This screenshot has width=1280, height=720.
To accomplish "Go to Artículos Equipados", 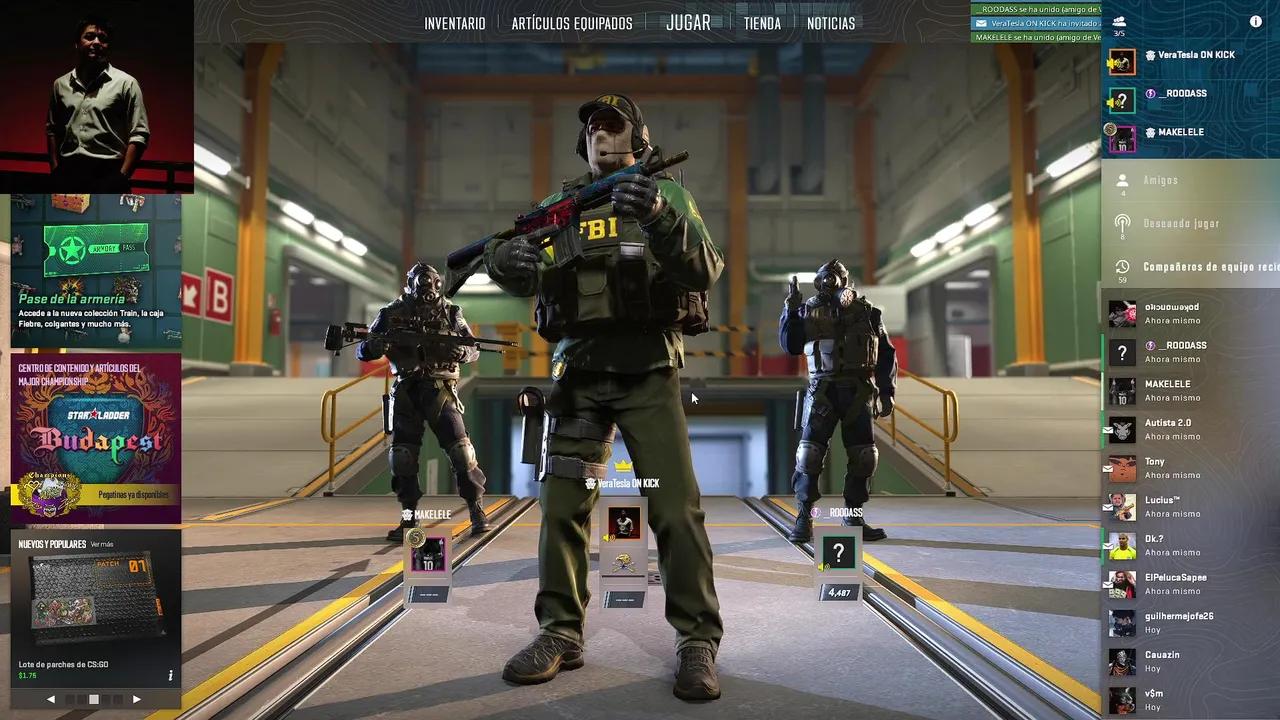I will pyautogui.click(x=572, y=23).
